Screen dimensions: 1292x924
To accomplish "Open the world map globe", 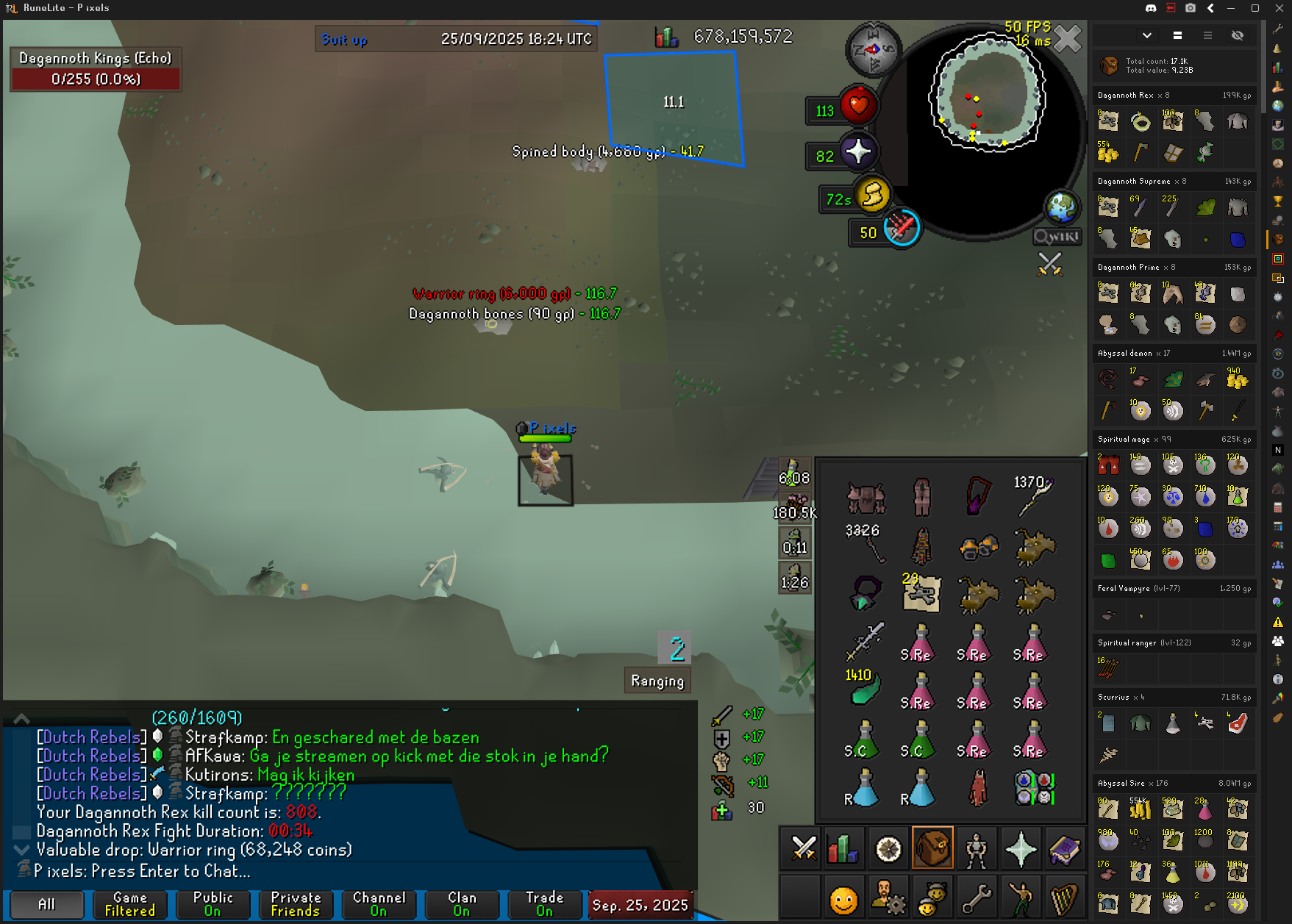I will tap(1062, 208).
